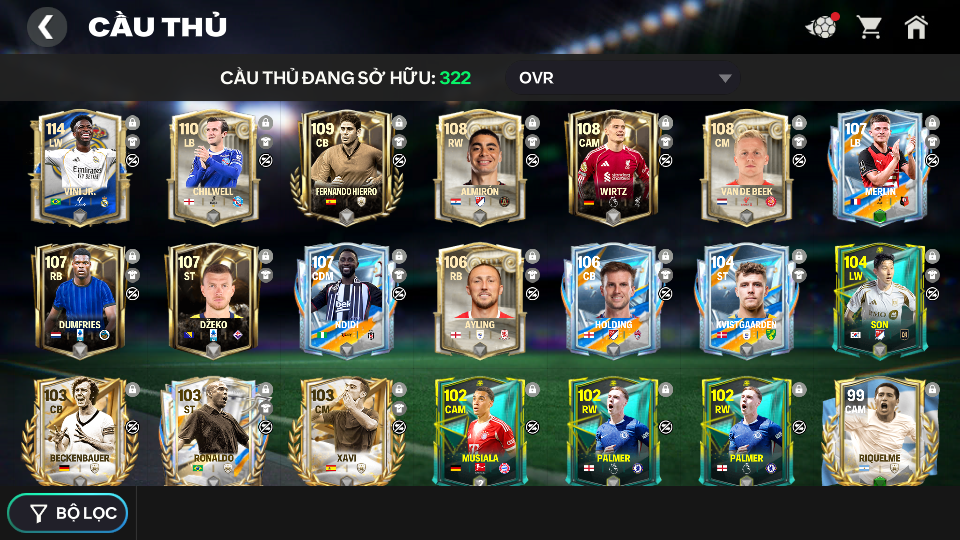The width and height of the screenshot is (960, 540).
Task: Select the Musiala player card
Action: tap(480, 430)
